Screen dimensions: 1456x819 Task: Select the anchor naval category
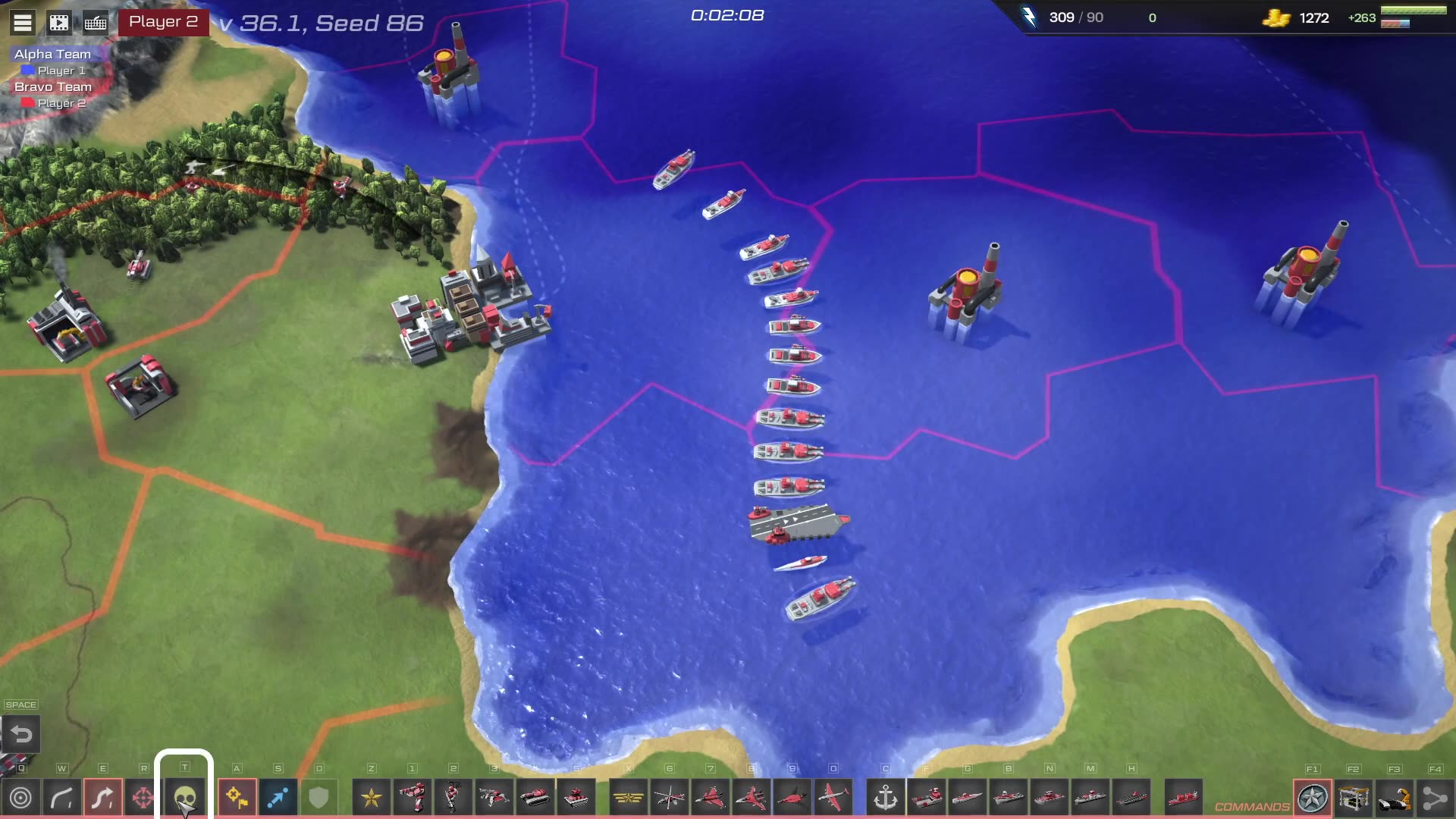pyautogui.click(x=886, y=798)
